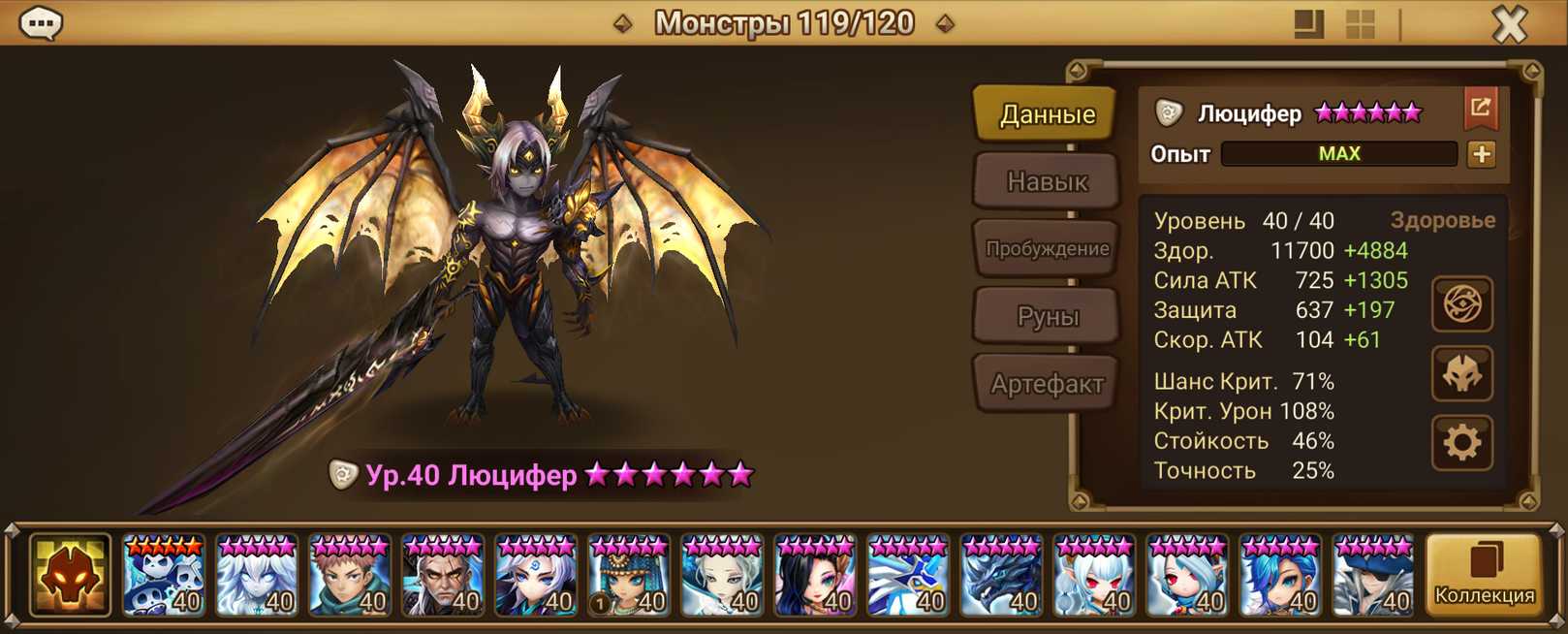Share Люцифер using the red arrow icon
Viewport: 1568px width, 634px height.
1480,109
